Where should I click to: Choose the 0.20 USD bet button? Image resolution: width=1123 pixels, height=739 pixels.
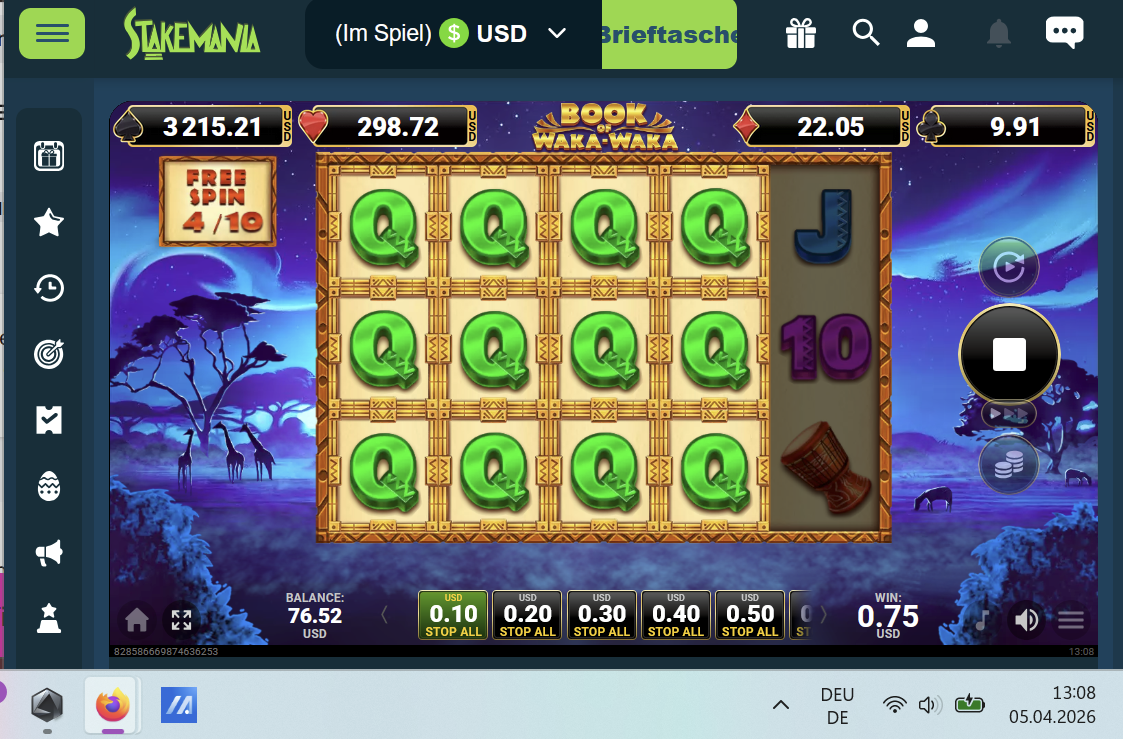click(x=527, y=615)
